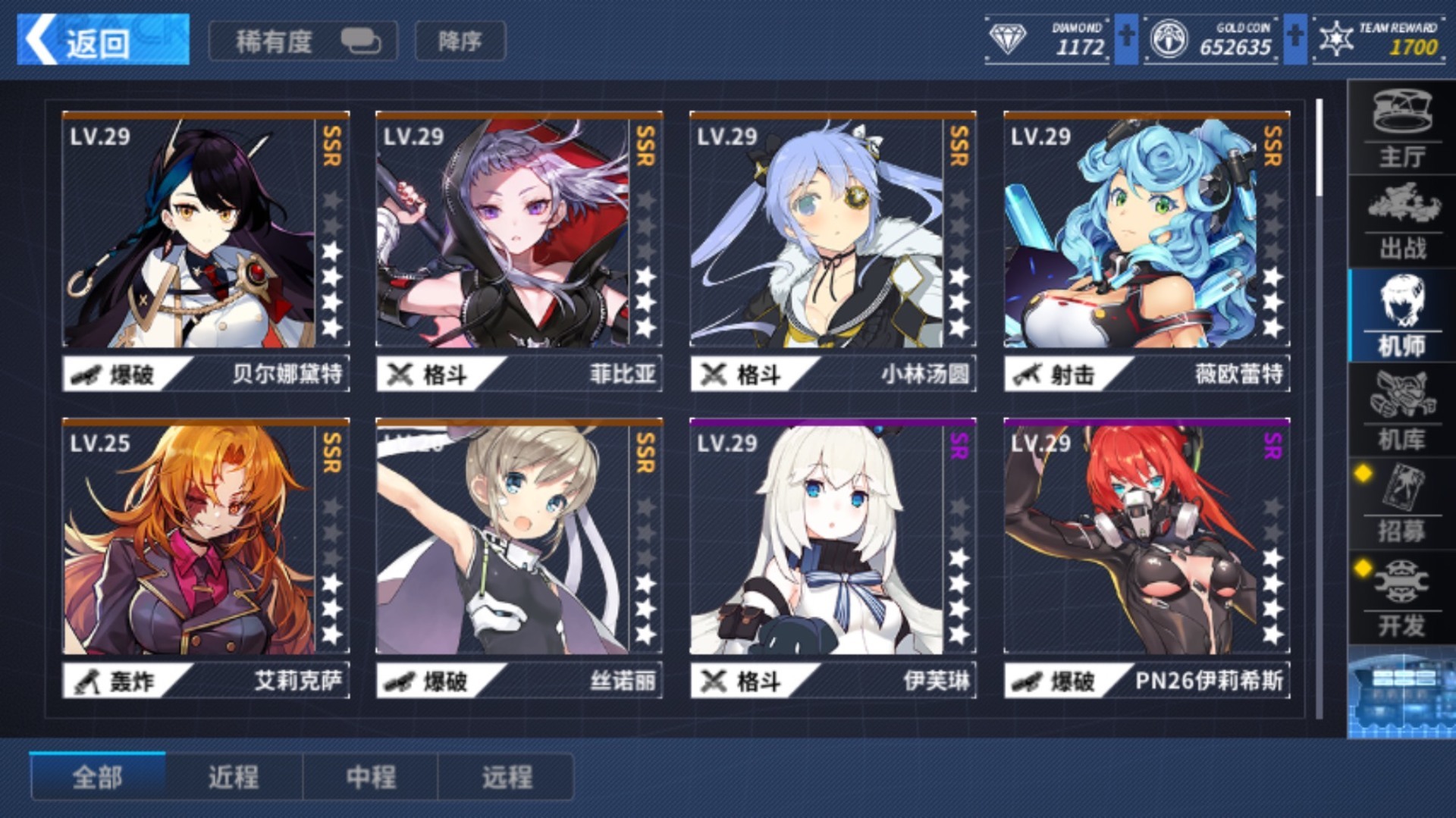Pick the 艾莉克萨 pilot card
This screenshot has height=818, width=1456.
coord(206,557)
